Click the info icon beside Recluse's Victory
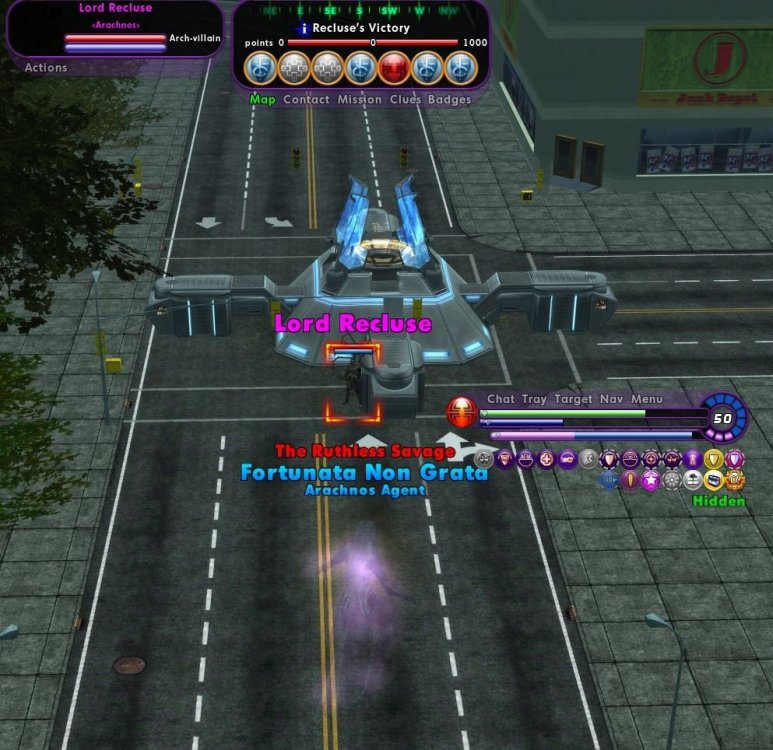Screen dimensions: 773x750 coord(304,29)
